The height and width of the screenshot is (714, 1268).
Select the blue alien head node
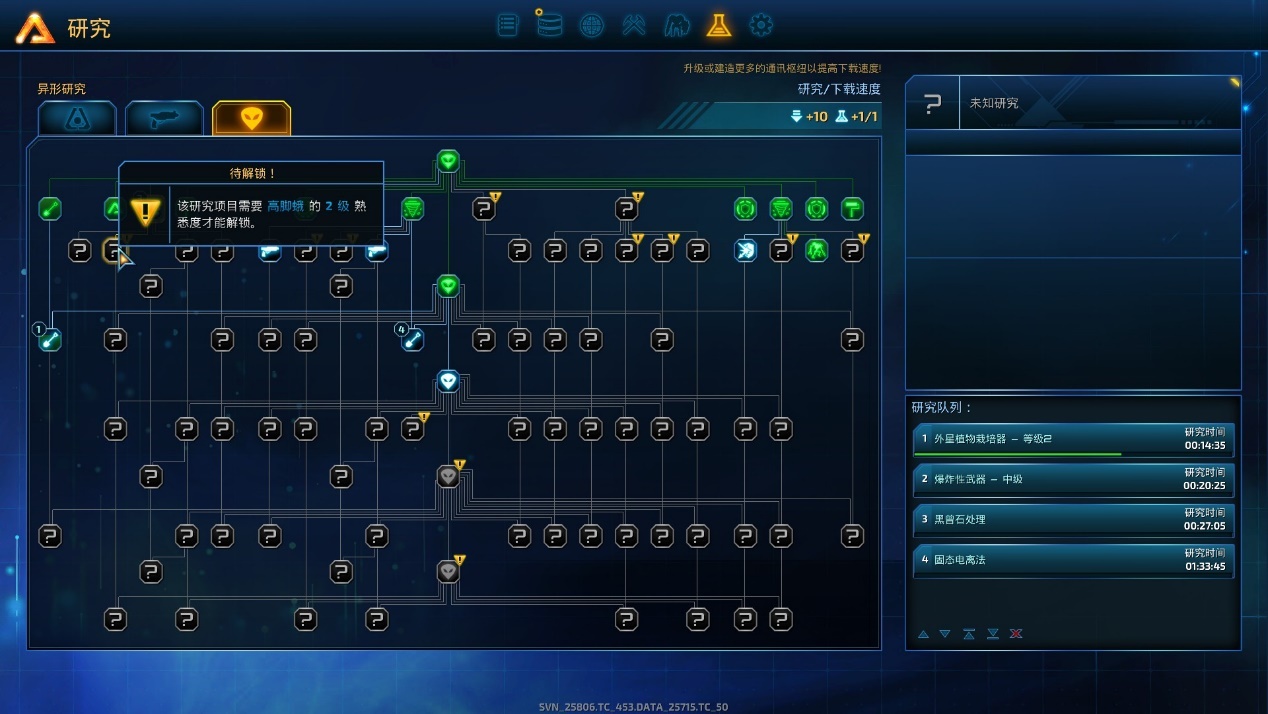click(x=448, y=381)
